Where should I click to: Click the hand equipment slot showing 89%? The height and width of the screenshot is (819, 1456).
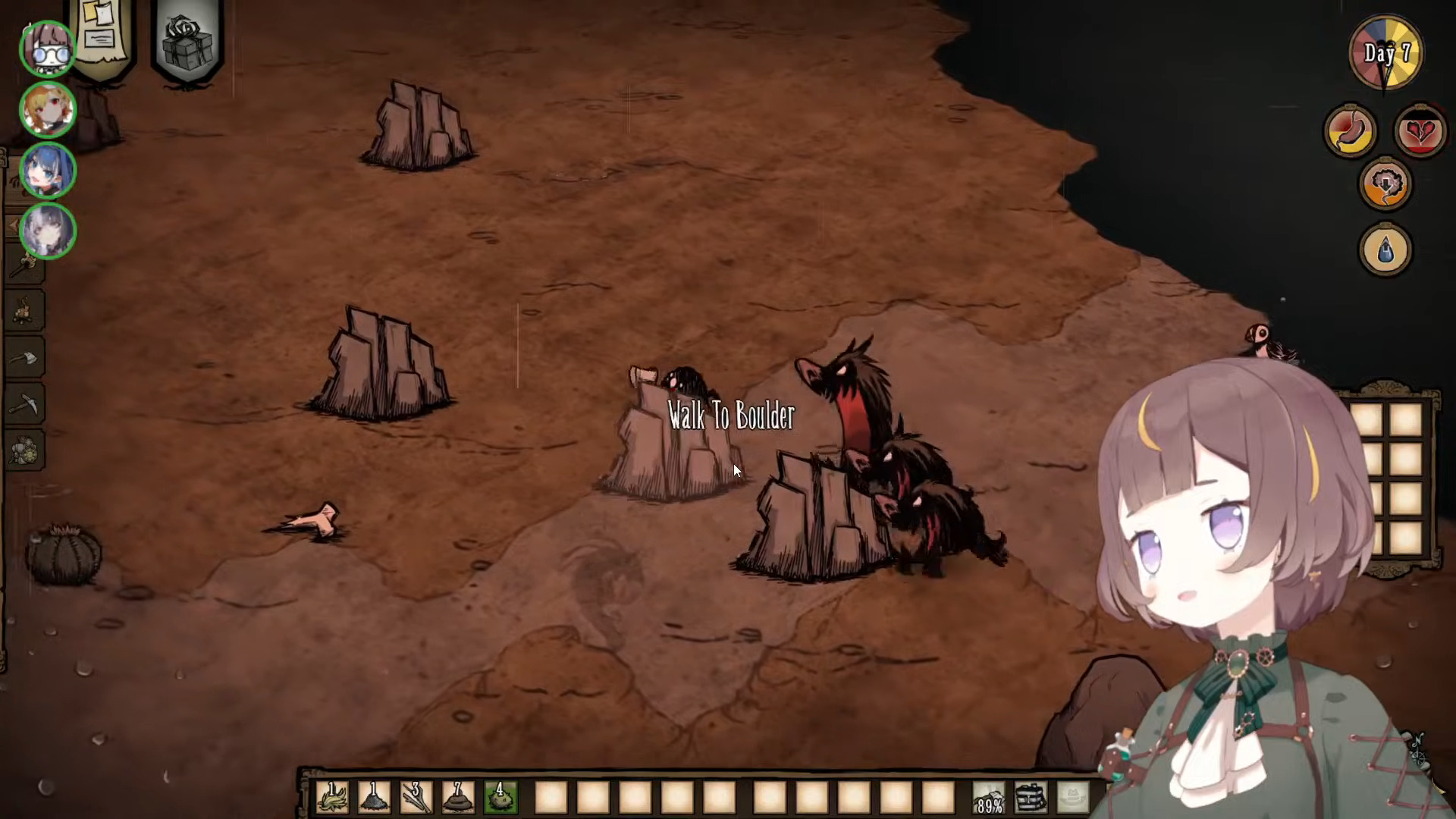click(x=990, y=798)
